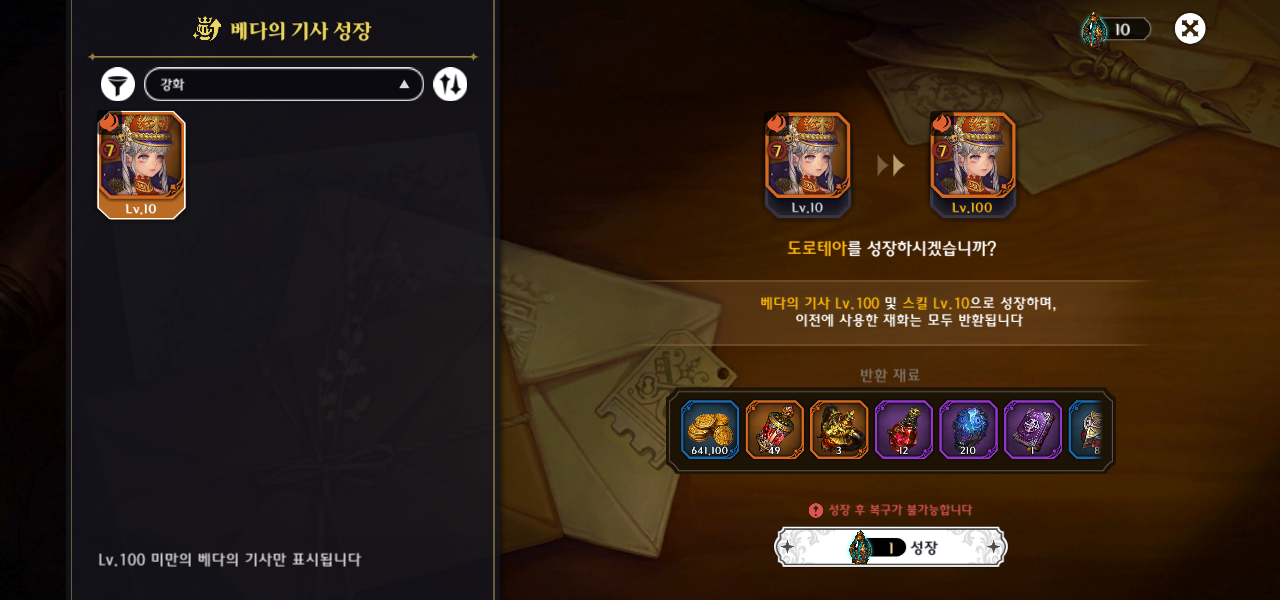
Task: Inspect the gold coins refund item
Action: pos(710,430)
